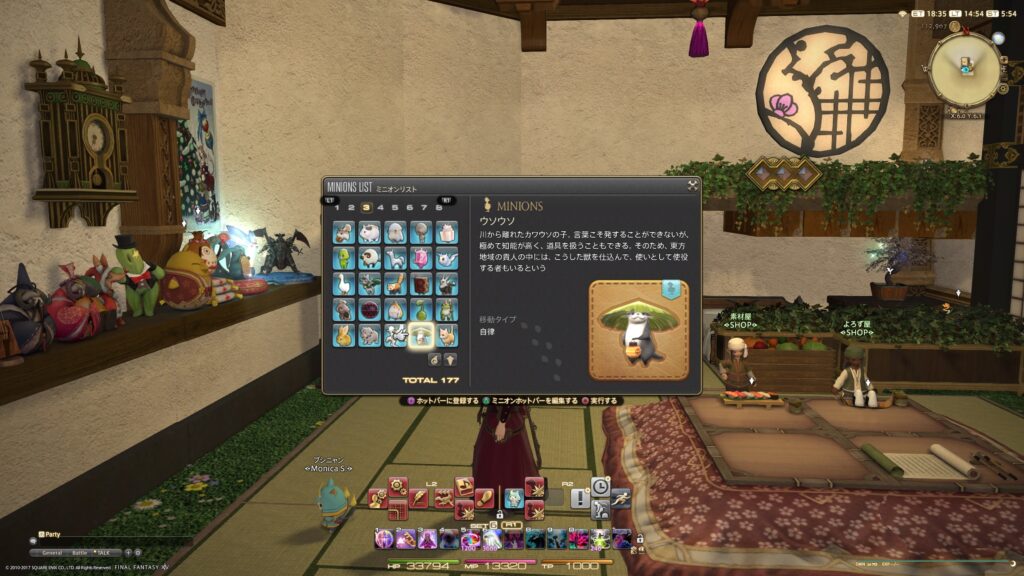
Task: Select the yellow rabbit minion
Action: point(343,336)
